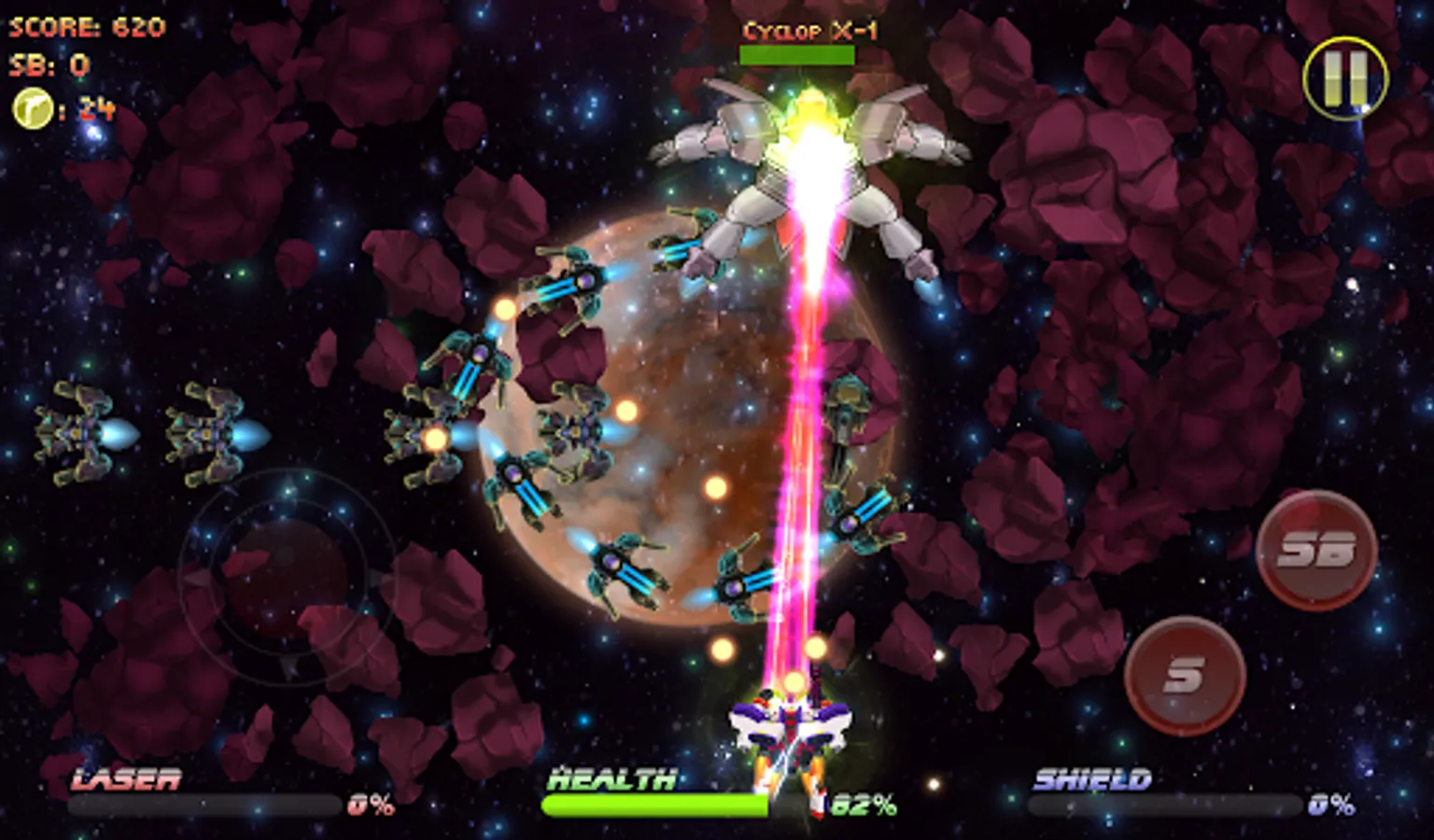The image size is (1434, 840).
Task: Activate the red S shield button
Action: (x=1185, y=675)
